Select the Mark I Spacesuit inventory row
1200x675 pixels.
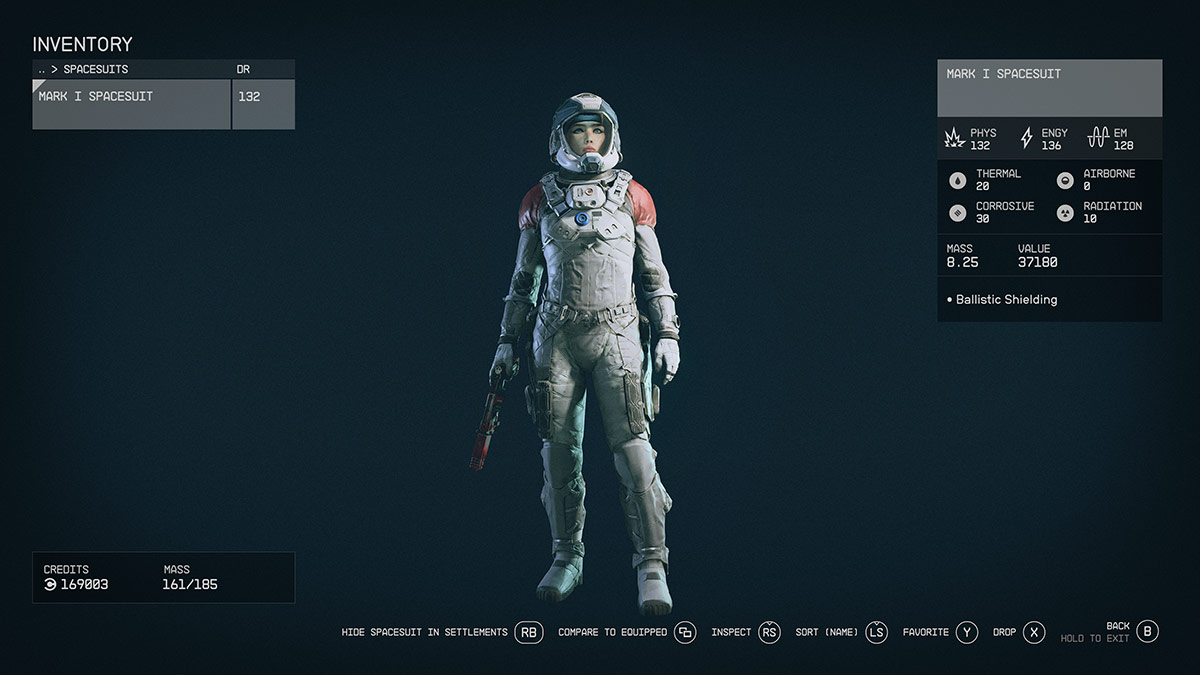(x=131, y=104)
